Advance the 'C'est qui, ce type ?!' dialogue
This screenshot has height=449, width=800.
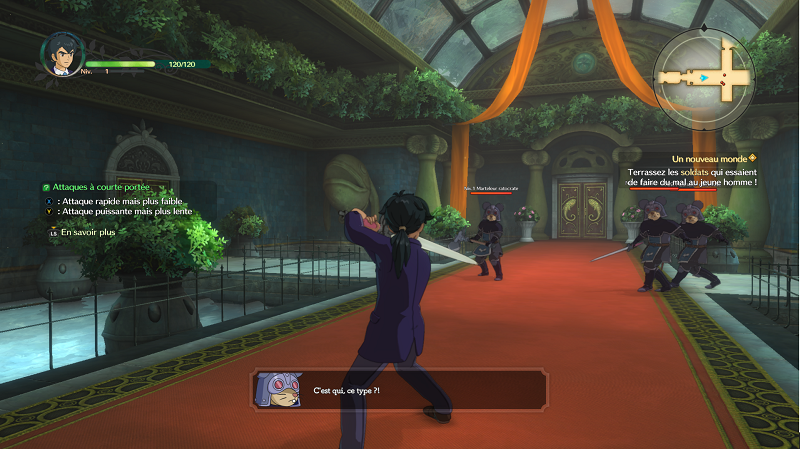click(x=400, y=389)
